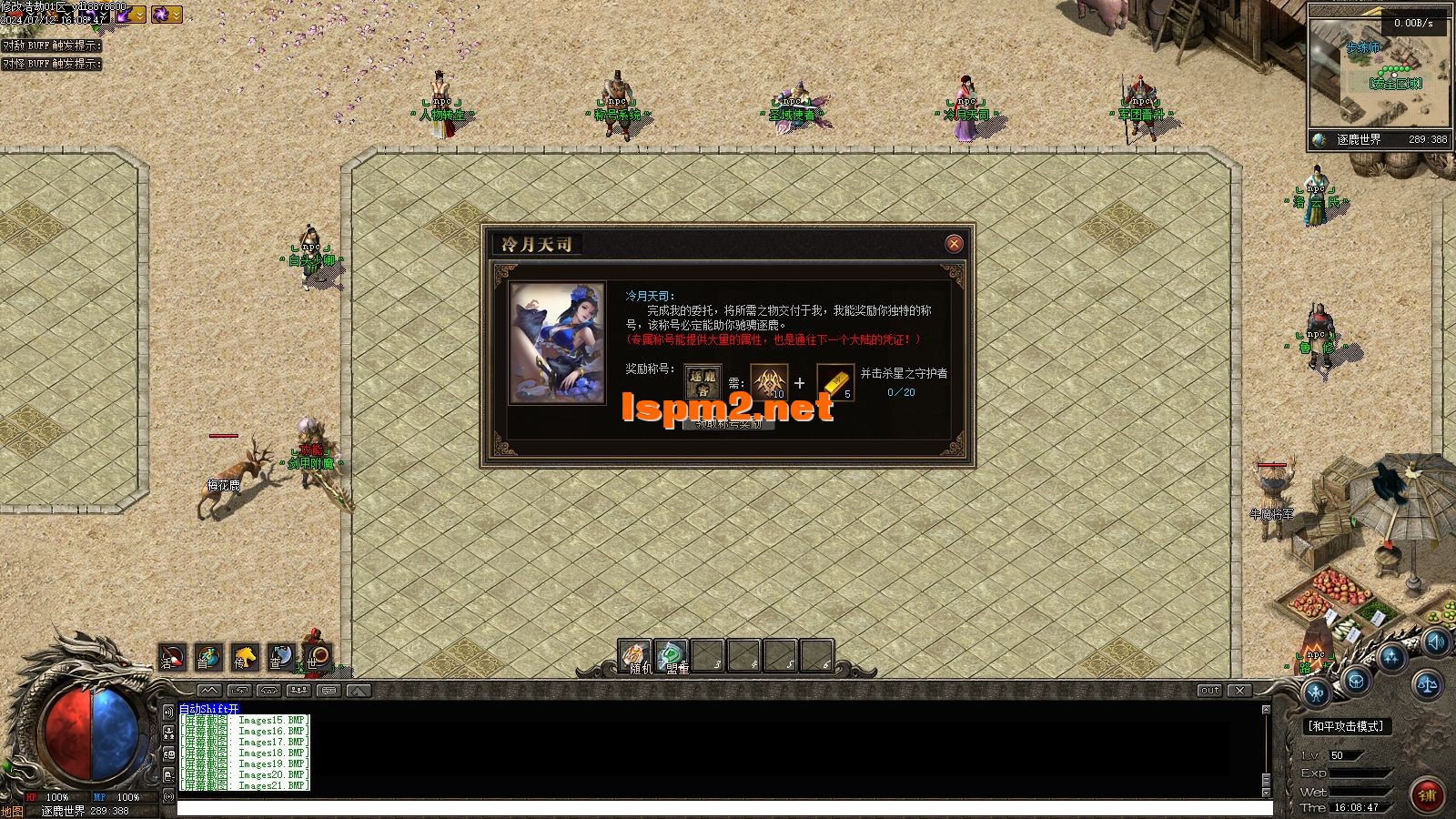Activate the 首 shortcut icon

(x=207, y=657)
